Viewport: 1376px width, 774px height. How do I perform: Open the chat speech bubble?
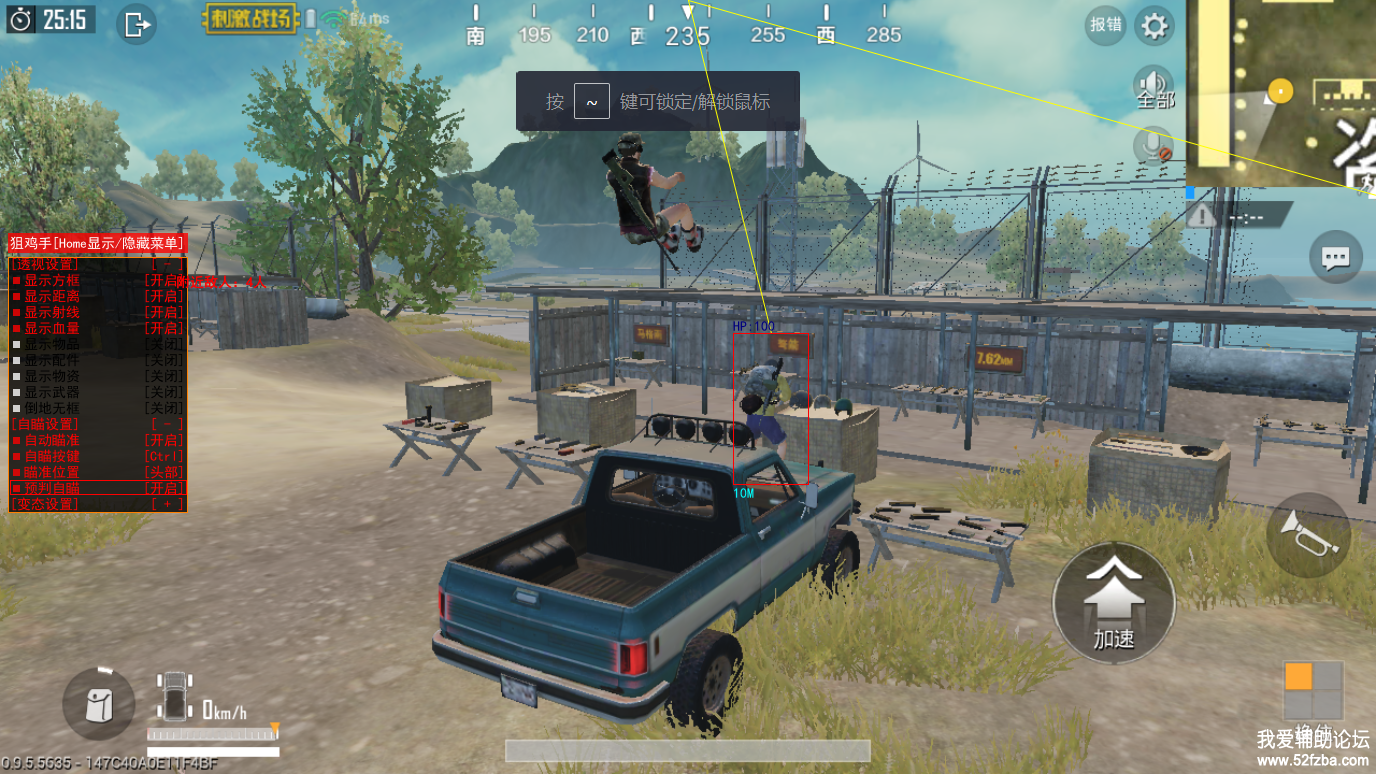1336,259
